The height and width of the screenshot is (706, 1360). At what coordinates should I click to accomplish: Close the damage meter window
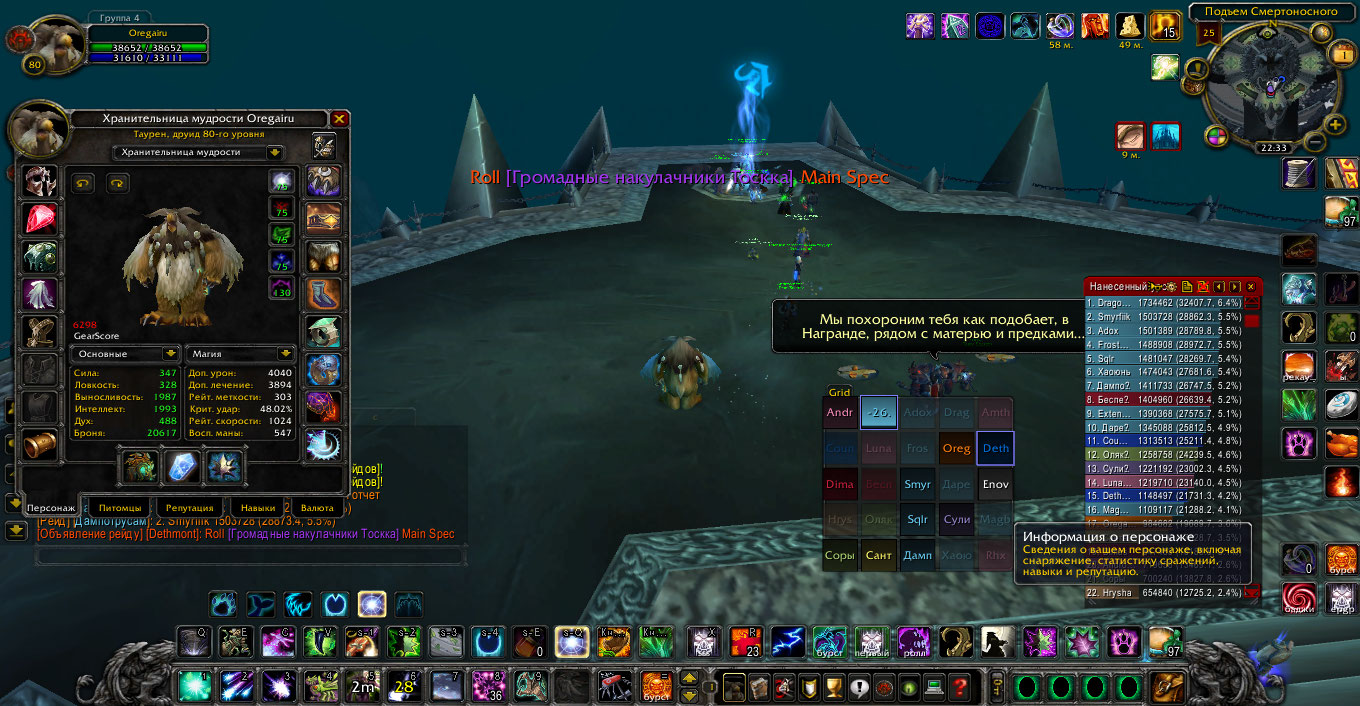click(1250, 286)
